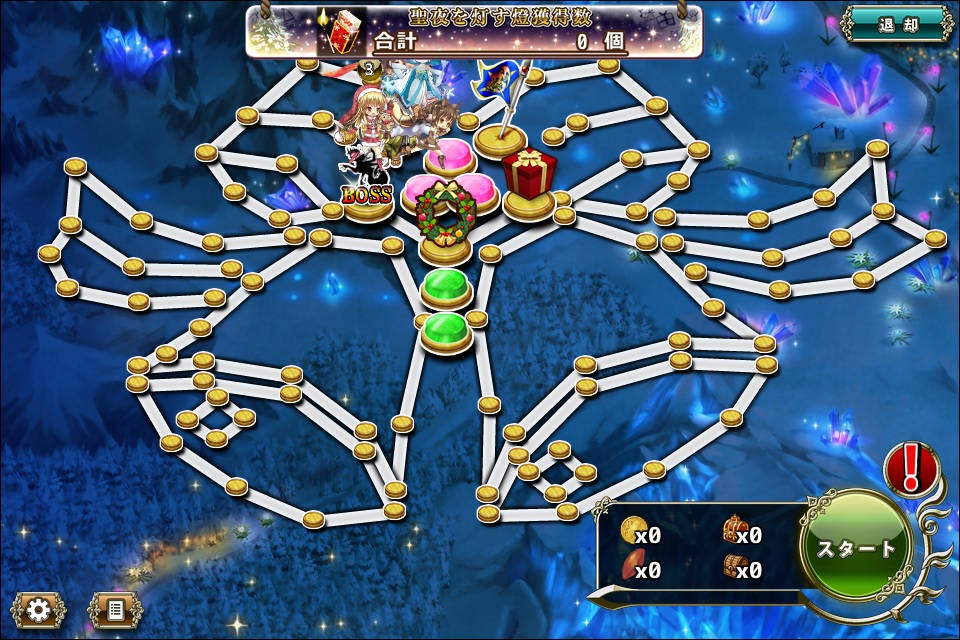
Task: Open the document list log button
Action: click(115, 609)
